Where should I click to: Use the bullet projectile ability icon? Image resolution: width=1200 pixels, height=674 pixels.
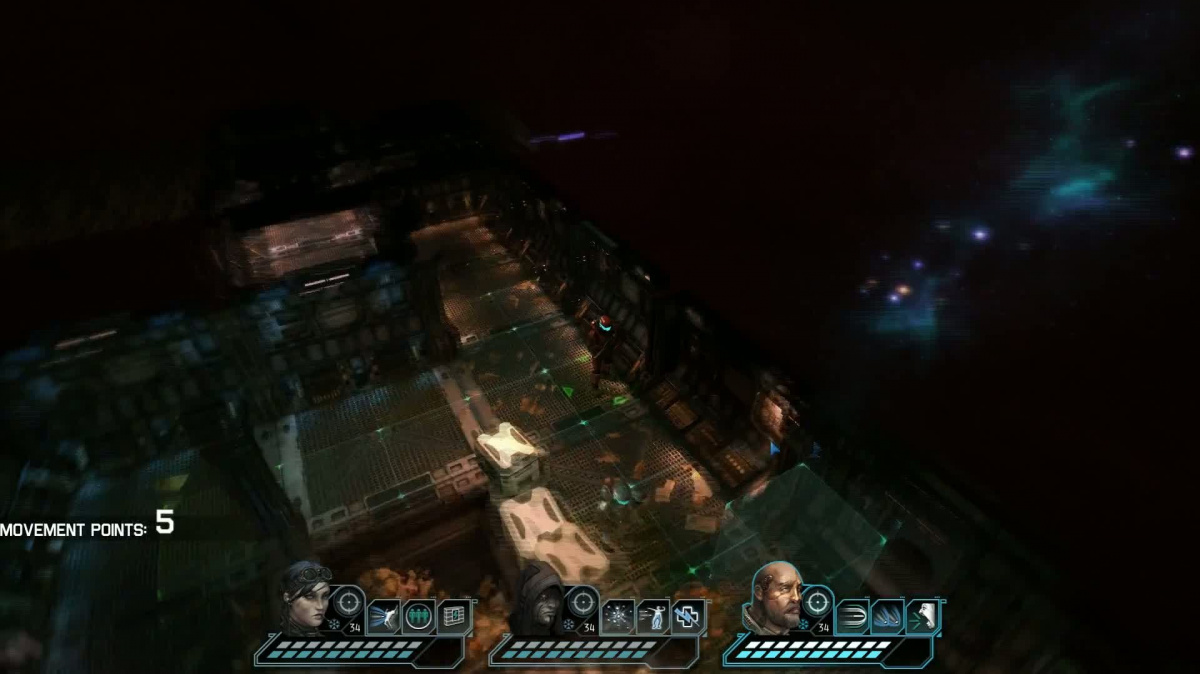[x=852, y=617]
